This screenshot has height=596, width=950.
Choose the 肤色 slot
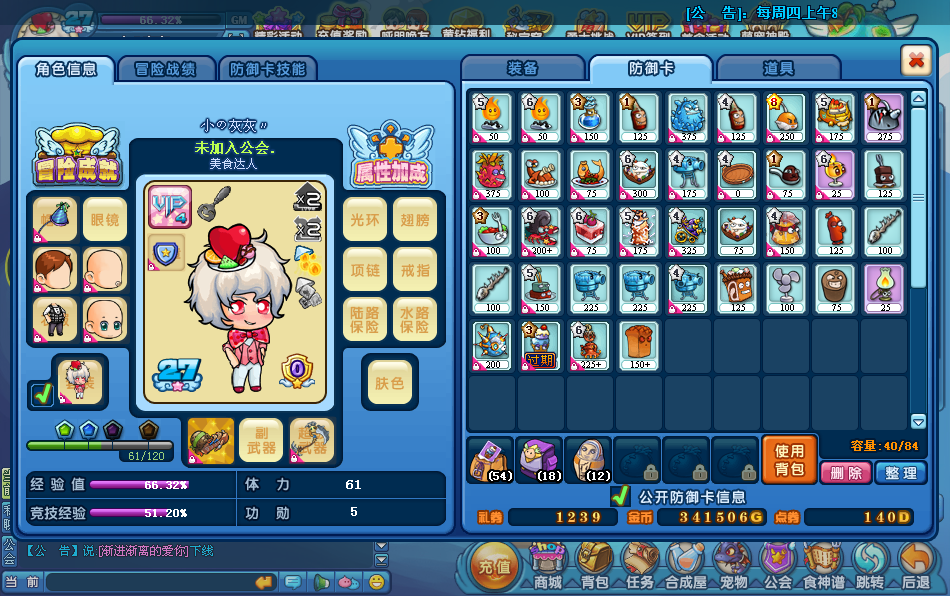(x=389, y=383)
